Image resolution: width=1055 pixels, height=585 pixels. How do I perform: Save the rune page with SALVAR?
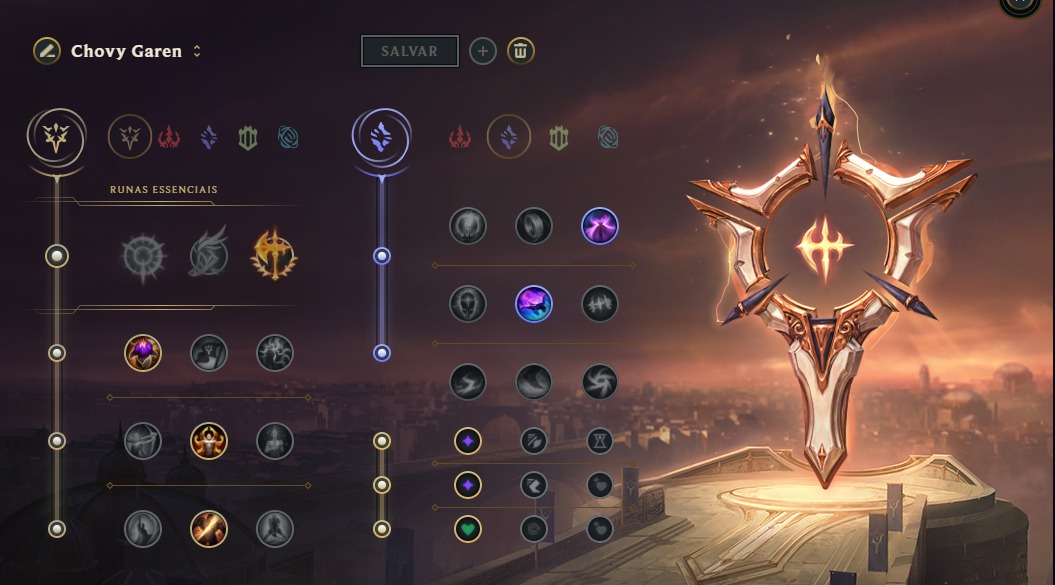pos(409,51)
